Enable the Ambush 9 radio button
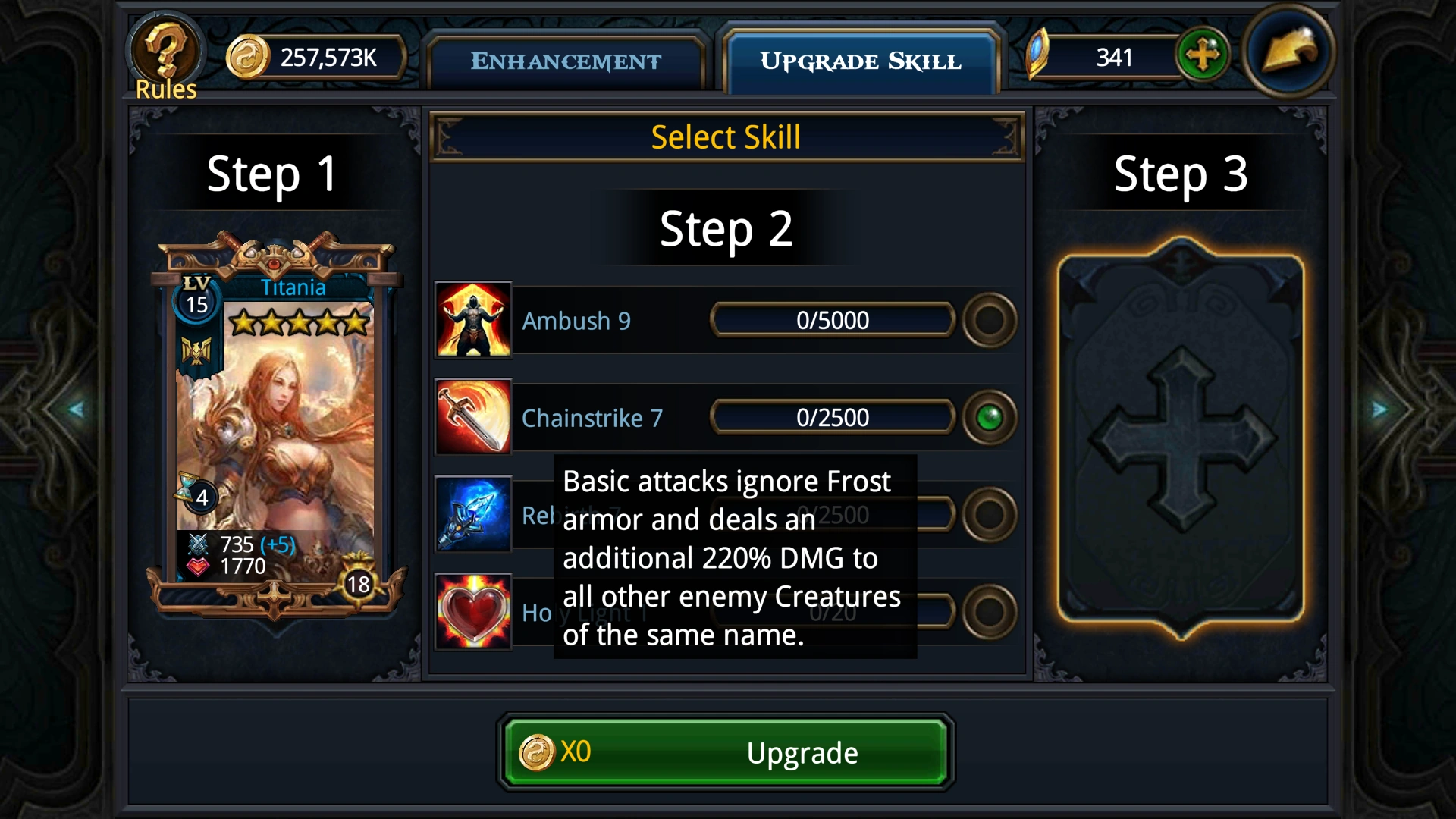Viewport: 1456px width, 819px height. (x=990, y=319)
